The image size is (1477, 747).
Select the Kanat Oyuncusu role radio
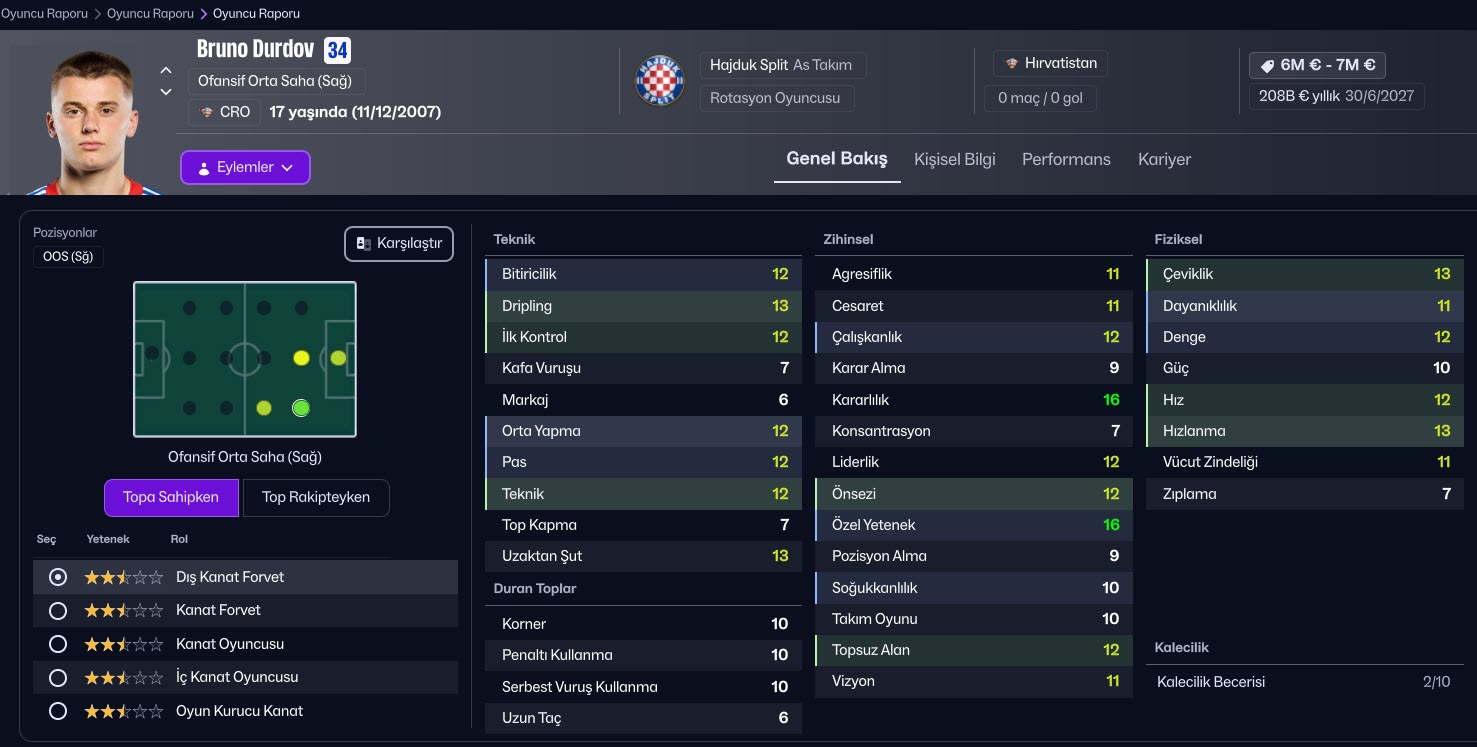tap(58, 644)
